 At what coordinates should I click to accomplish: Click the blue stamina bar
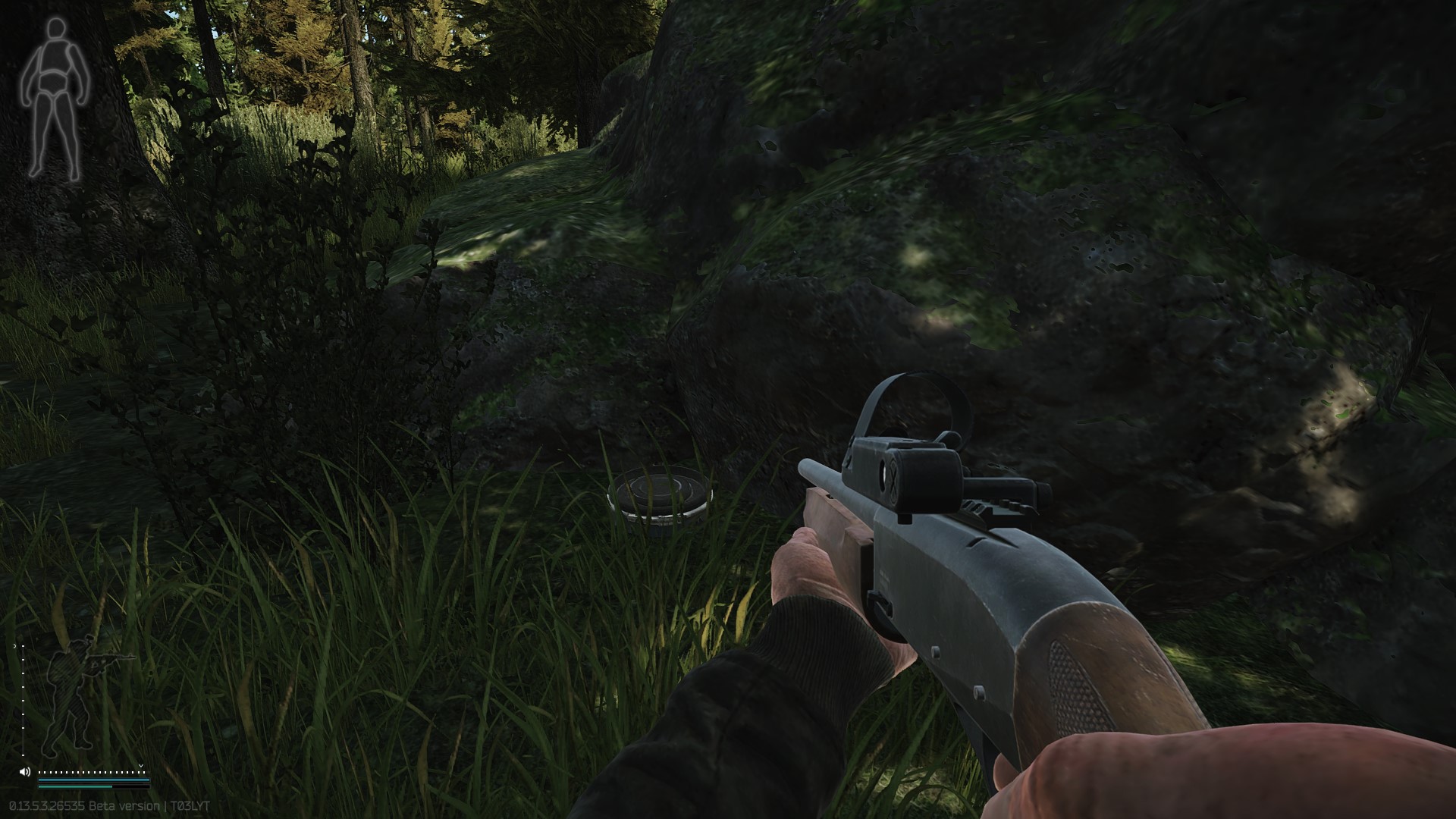[93, 780]
